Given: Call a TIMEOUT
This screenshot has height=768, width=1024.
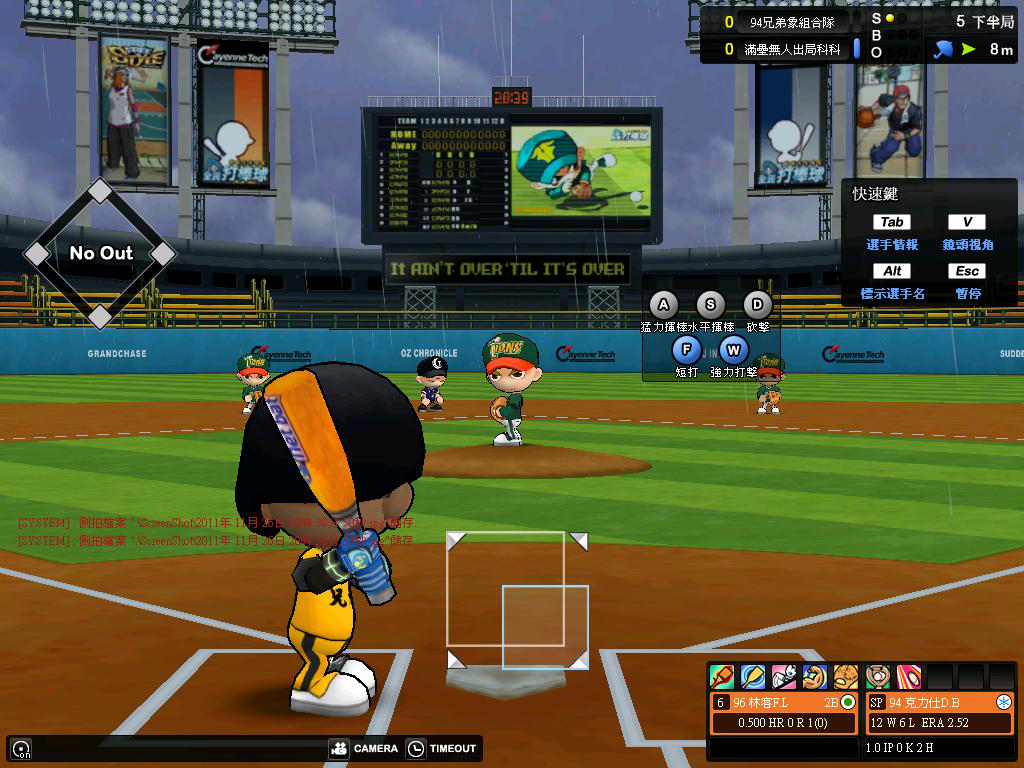Looking at the screenshot, I should pos(442,748).
